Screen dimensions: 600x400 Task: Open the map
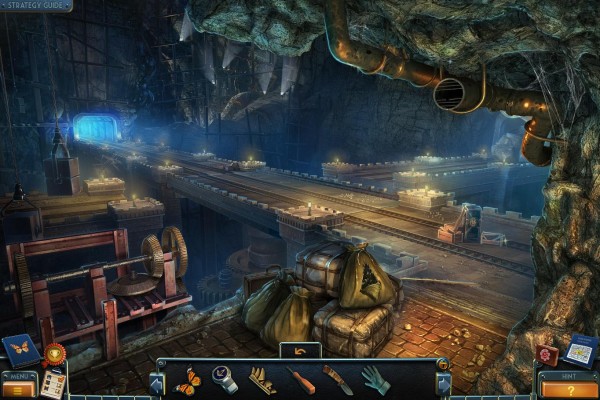pos(580,350)
